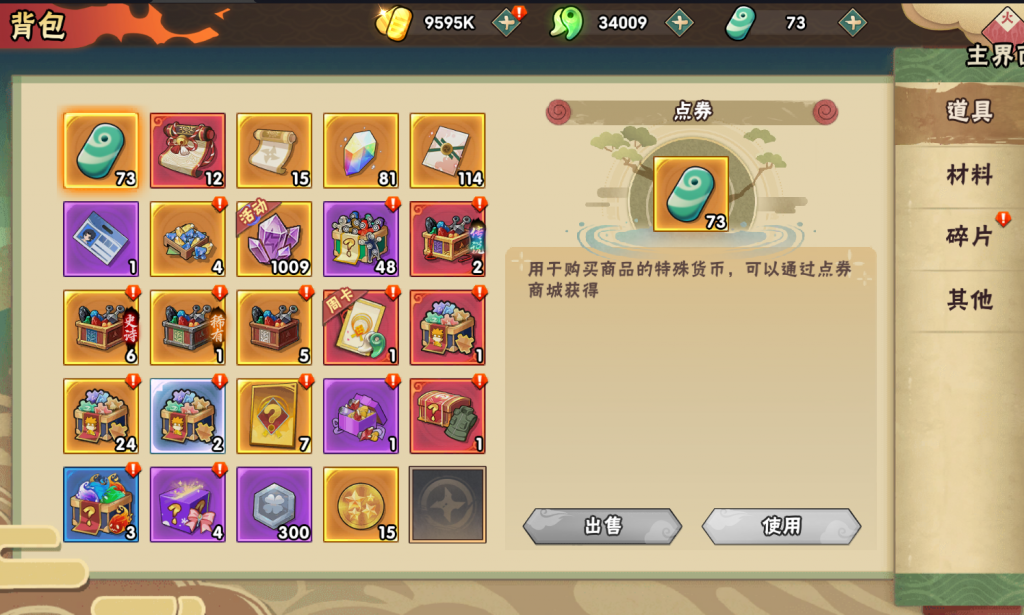The width and height of the screenshot is (1024, 615).
Task: Pick the envelope item with 114
Action: click(447, 151)
